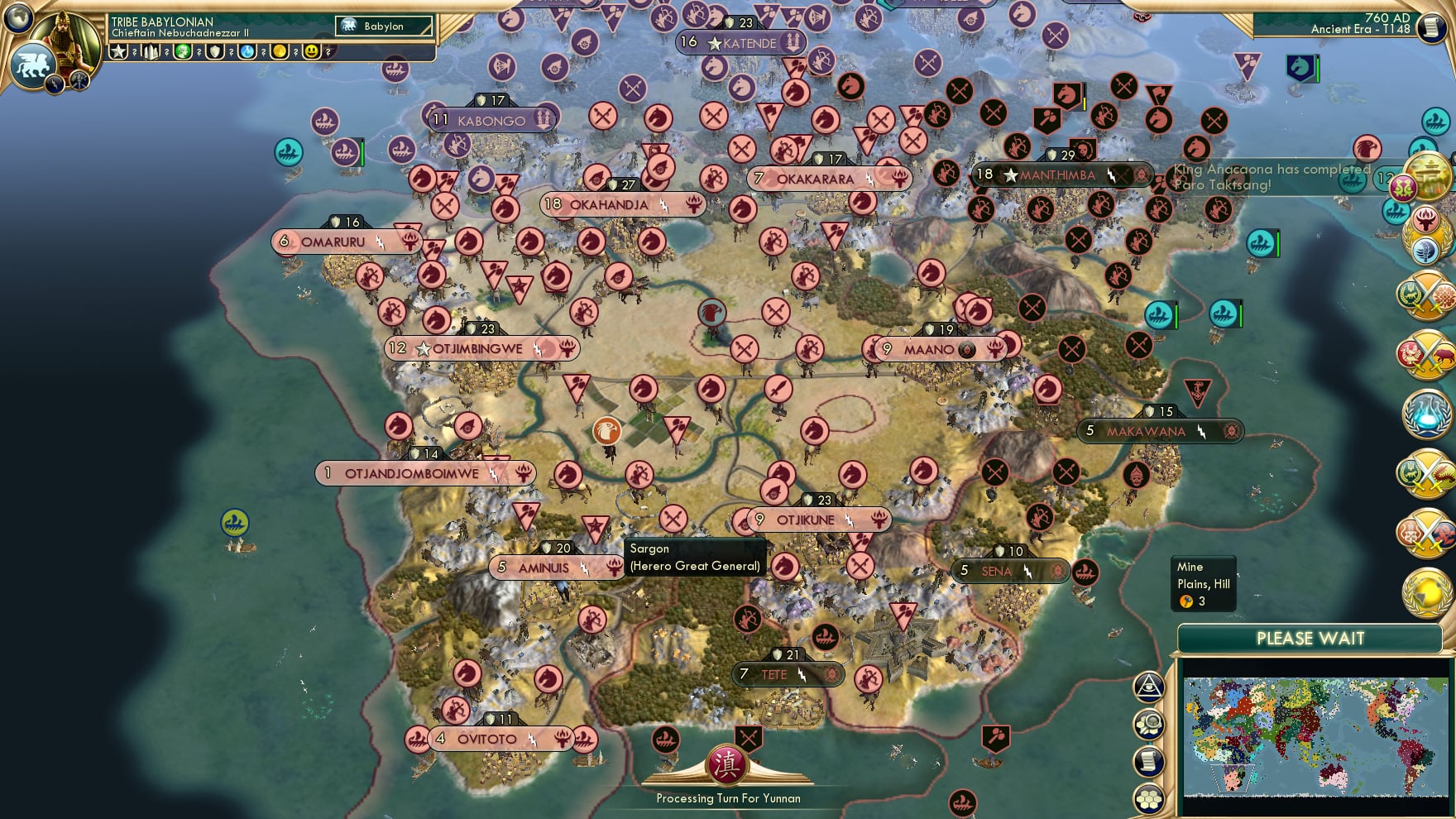This screenshot has height=819, width=1456.
Task: Toggle the hex grid overlay
Action: pos(1148,799)
